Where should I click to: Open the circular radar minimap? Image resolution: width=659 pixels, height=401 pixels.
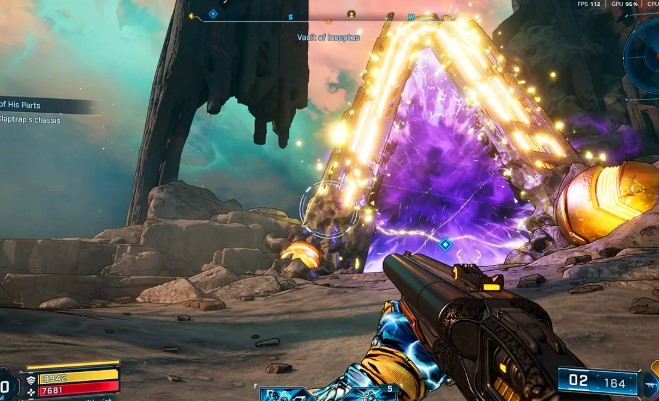pyautogui.click(x=645, y=58)
